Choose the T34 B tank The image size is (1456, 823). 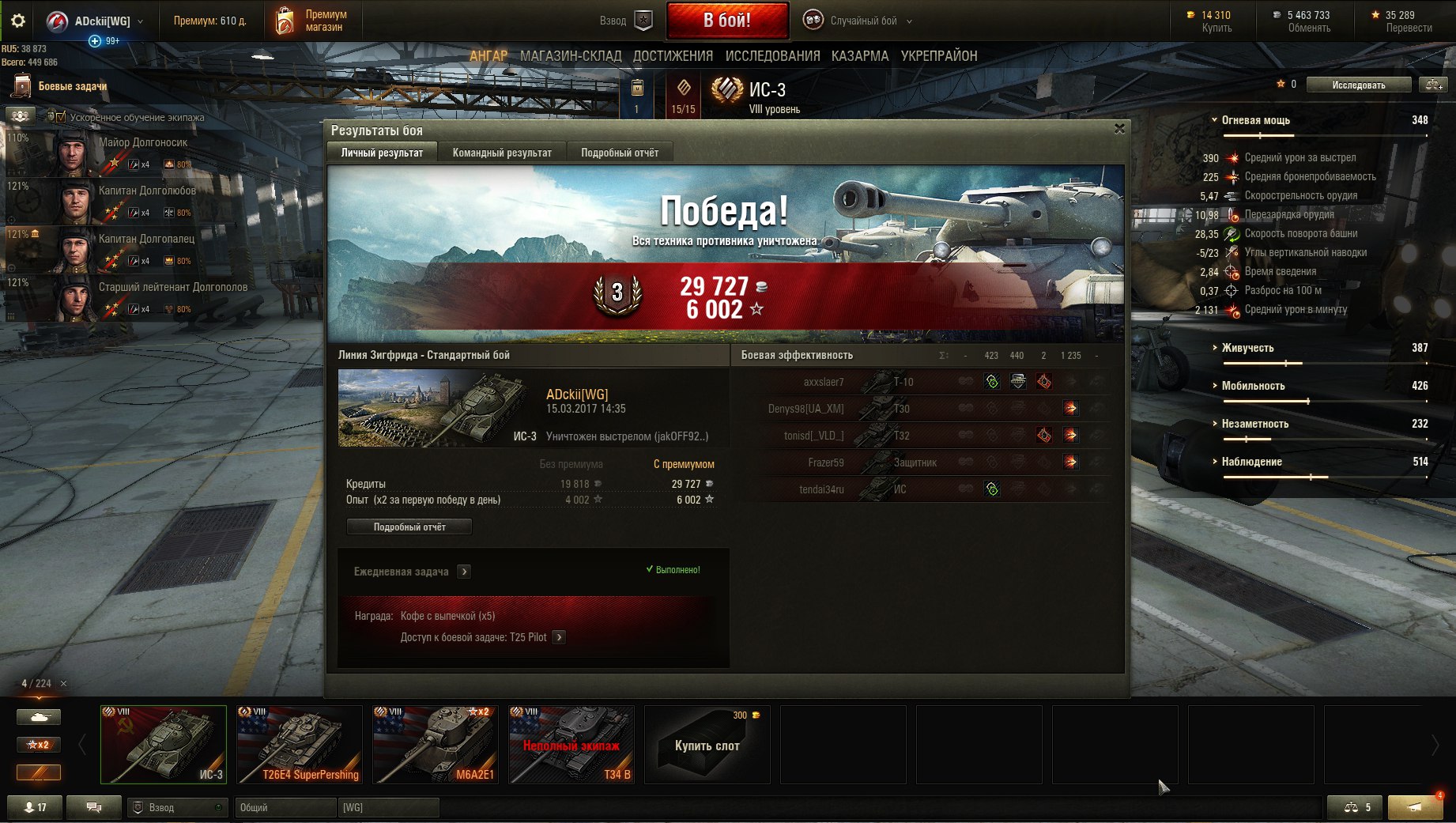pyautogui.click(x=571, y=744)
